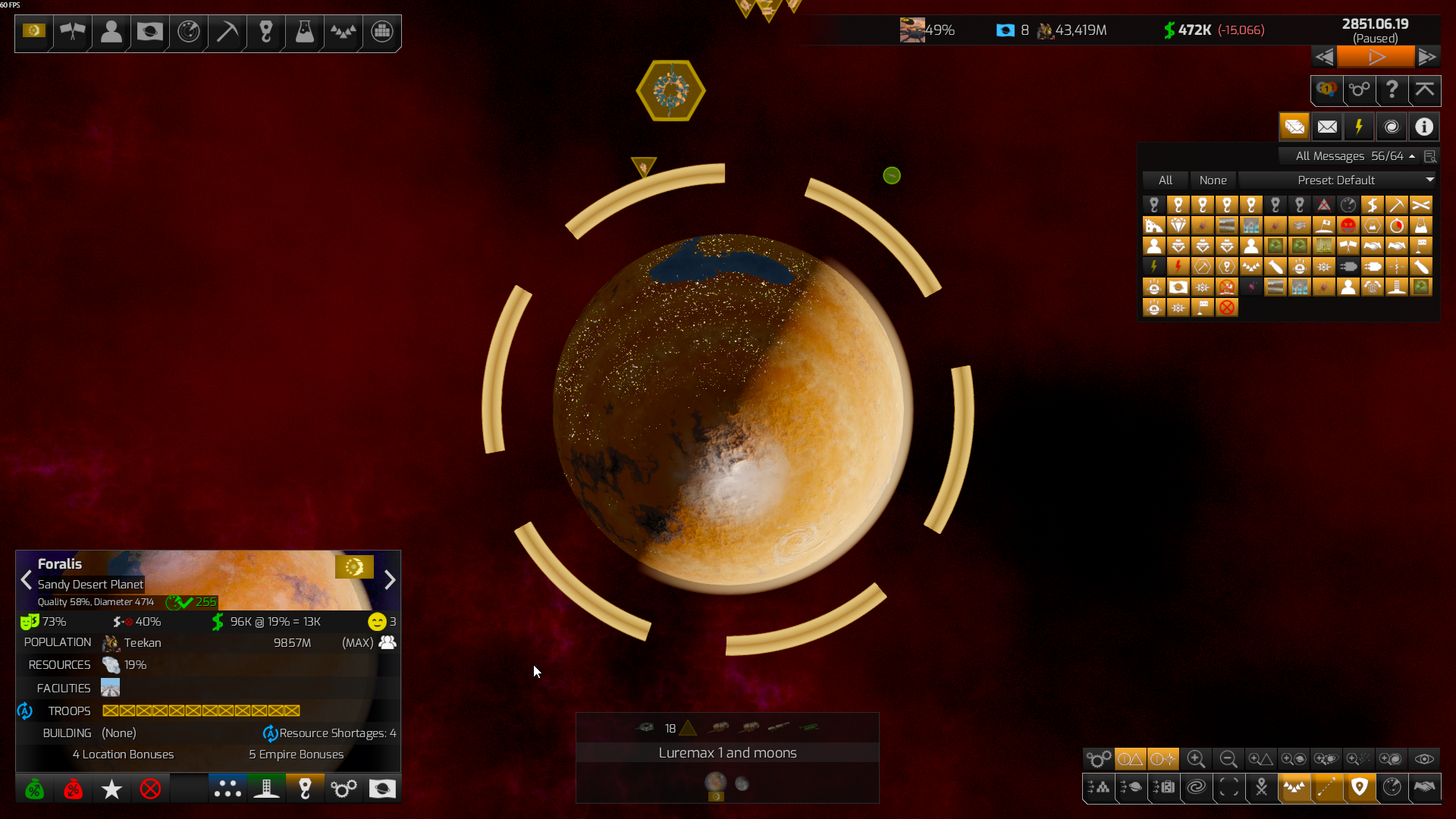The height and width of the screenshot is (819, 1456).
Task: Show the envelope messages panel
Action: pos(1327,127)
